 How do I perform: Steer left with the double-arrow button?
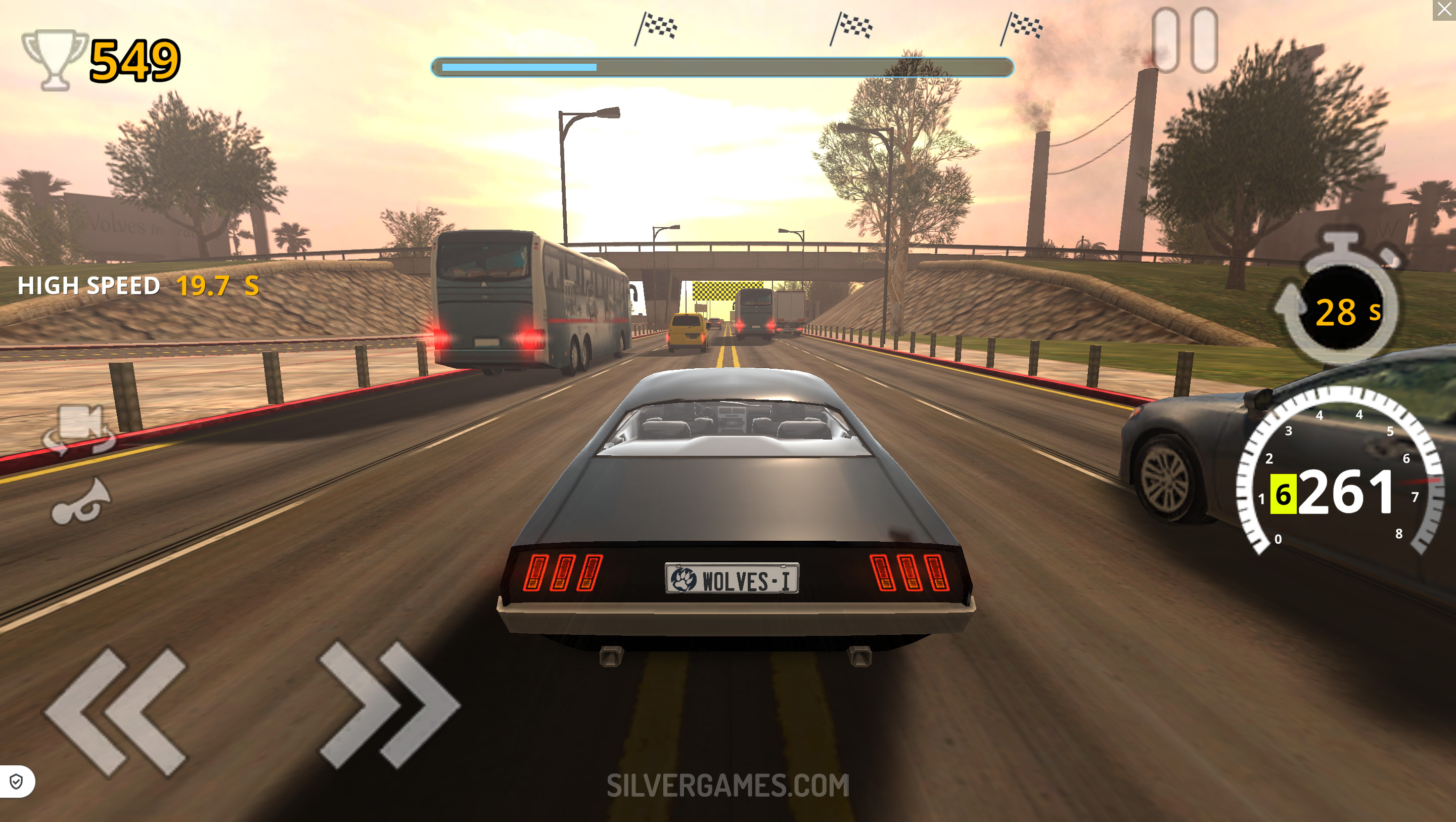click(x=117, y=711)
